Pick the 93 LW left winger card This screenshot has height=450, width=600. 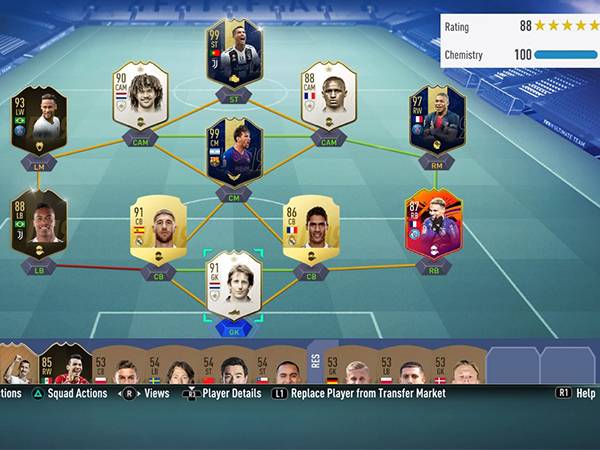(38, 120)
